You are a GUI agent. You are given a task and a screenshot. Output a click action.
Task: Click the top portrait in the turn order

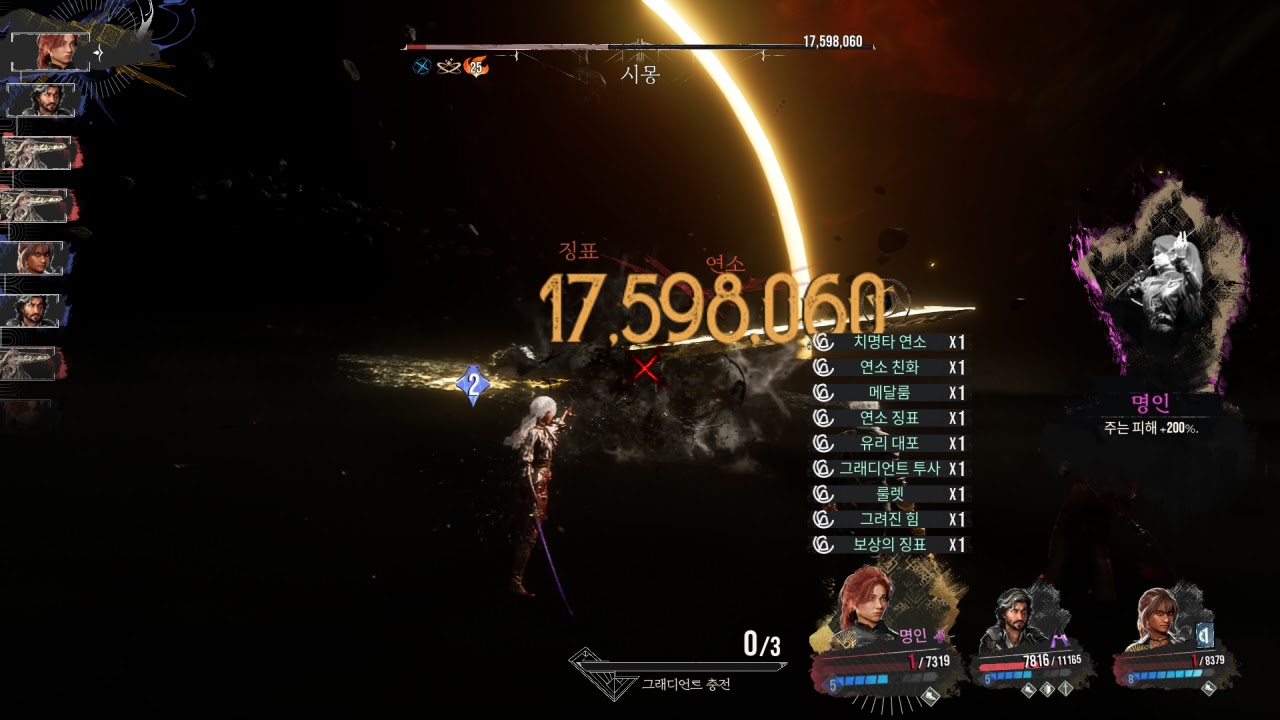pyautogui.click(x=51, y=52)
